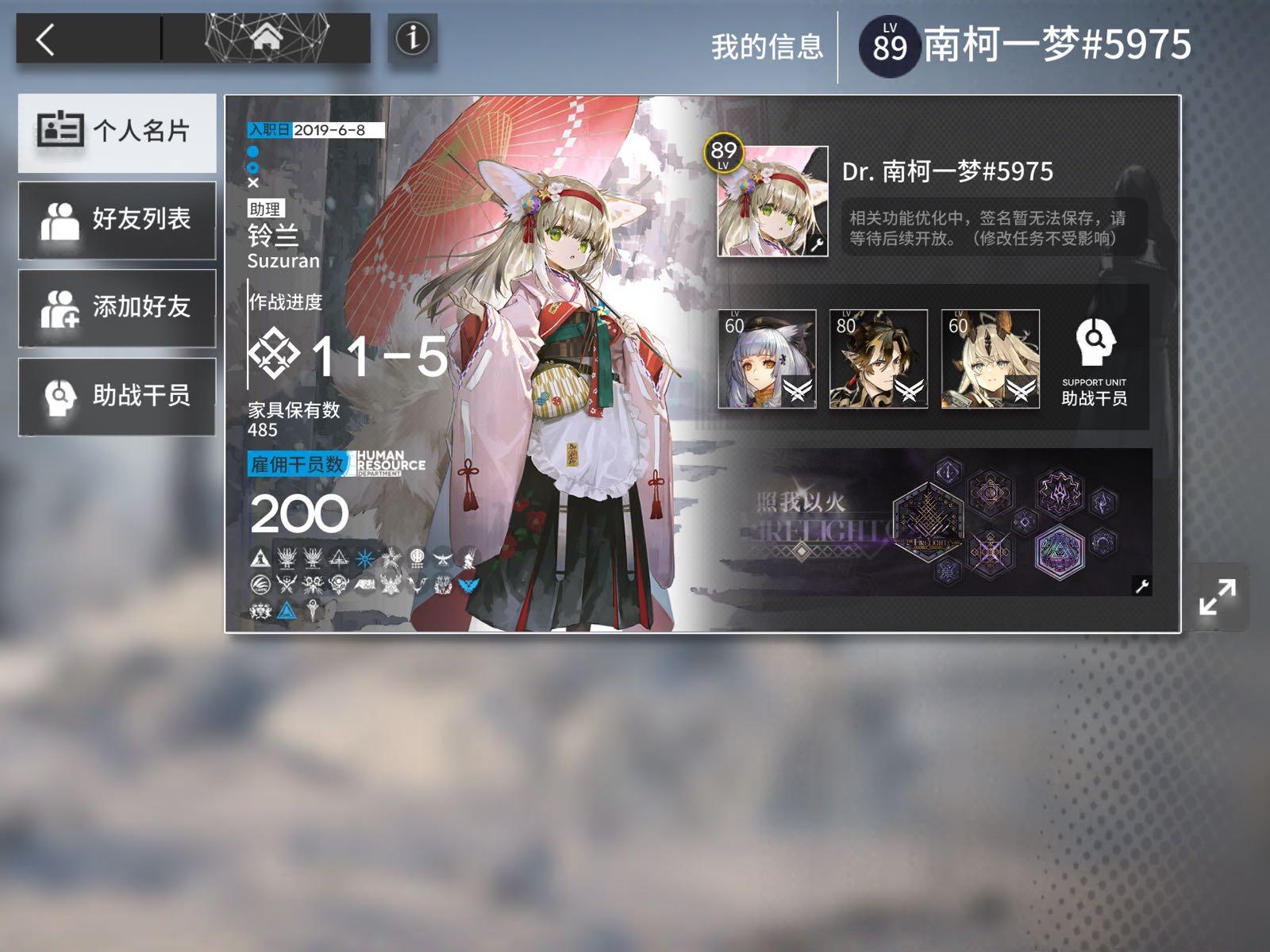Select the hollow blue circle indicator

tap(252, 169)
